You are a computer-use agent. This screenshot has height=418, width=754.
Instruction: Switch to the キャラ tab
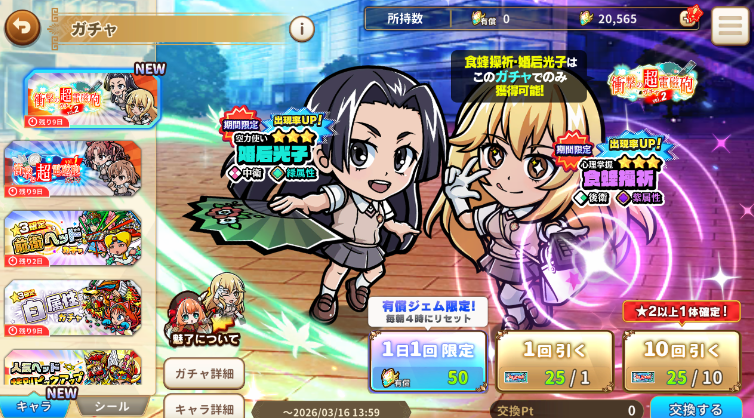click(x=35, y=407)
